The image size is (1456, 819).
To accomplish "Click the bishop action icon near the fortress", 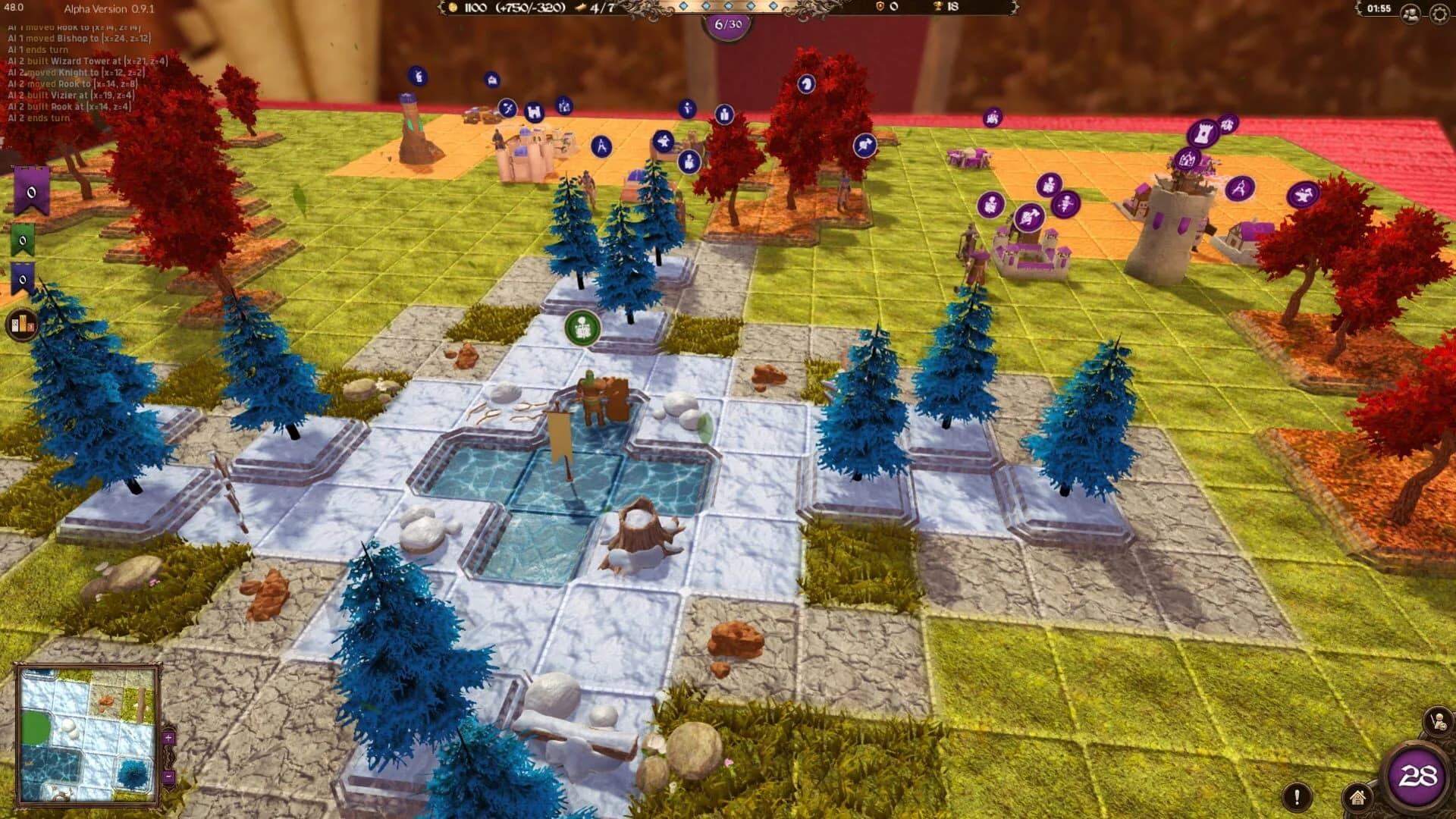I will coord(687,108).
